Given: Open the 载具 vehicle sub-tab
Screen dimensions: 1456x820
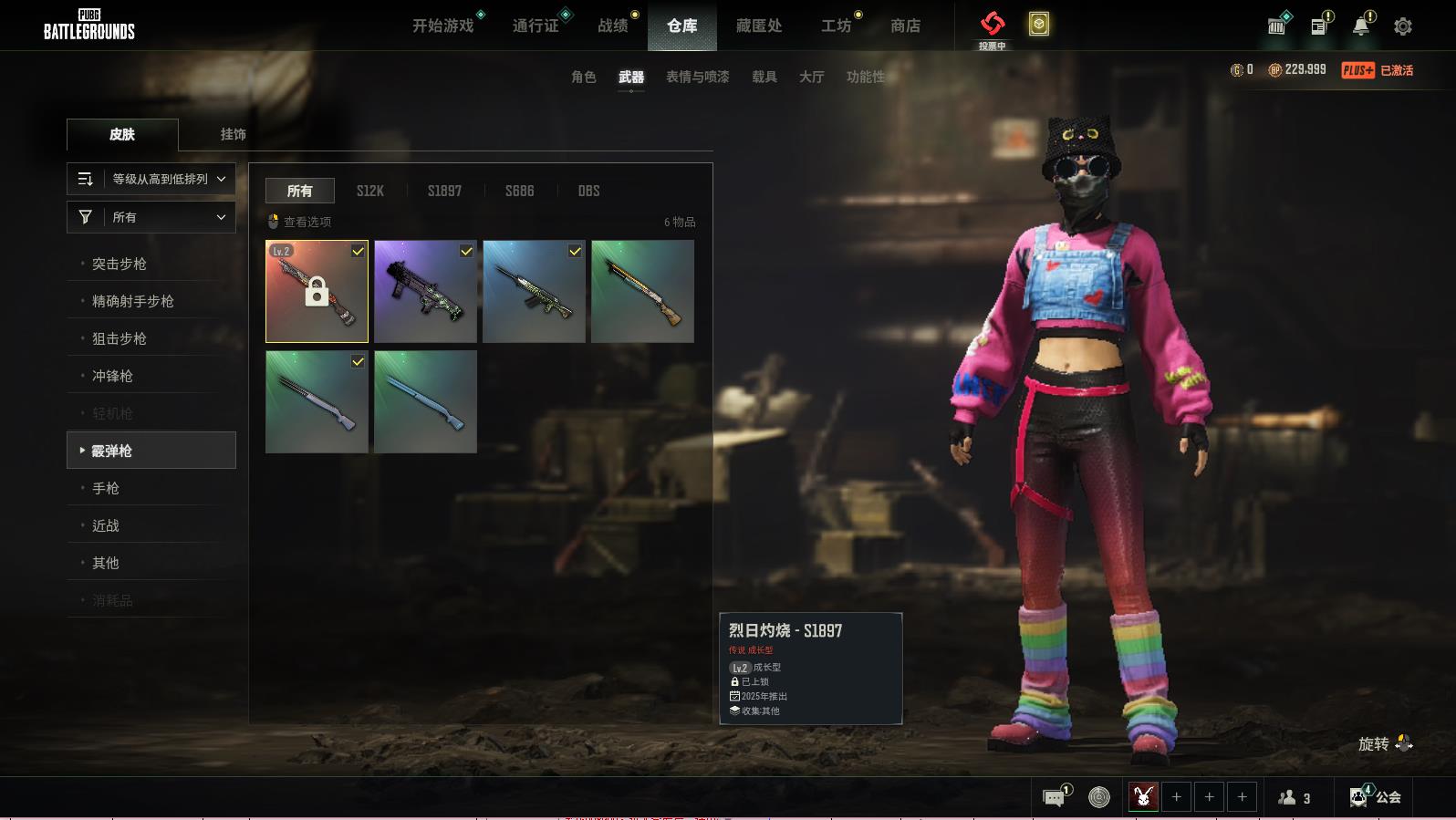Looking at the screenshot, I should coord(764,77).
